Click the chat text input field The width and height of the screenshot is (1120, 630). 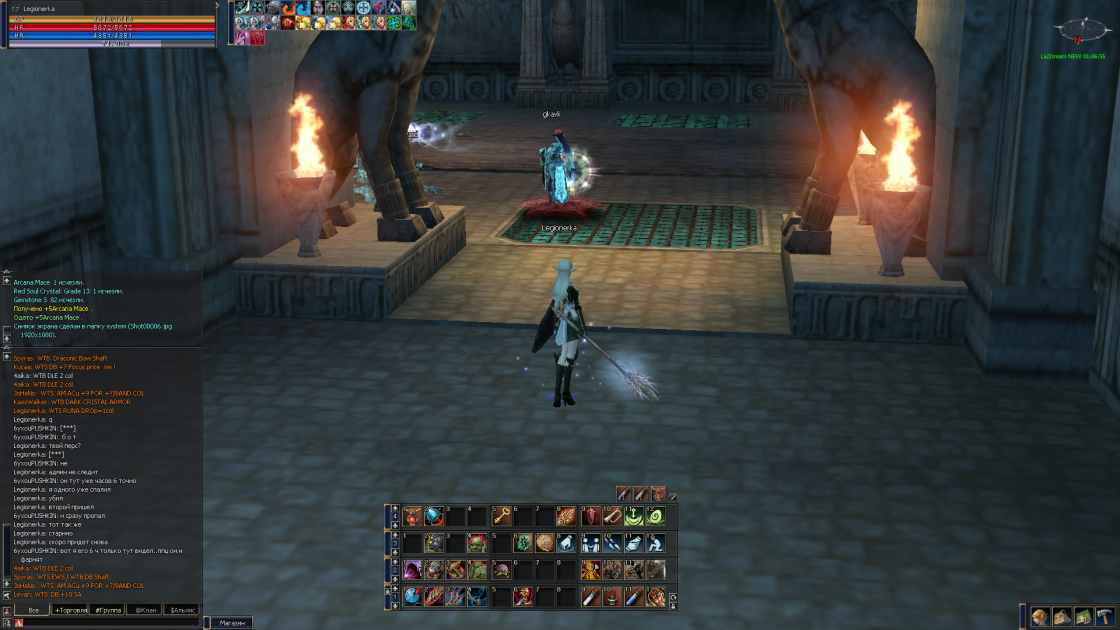point(110,622)
